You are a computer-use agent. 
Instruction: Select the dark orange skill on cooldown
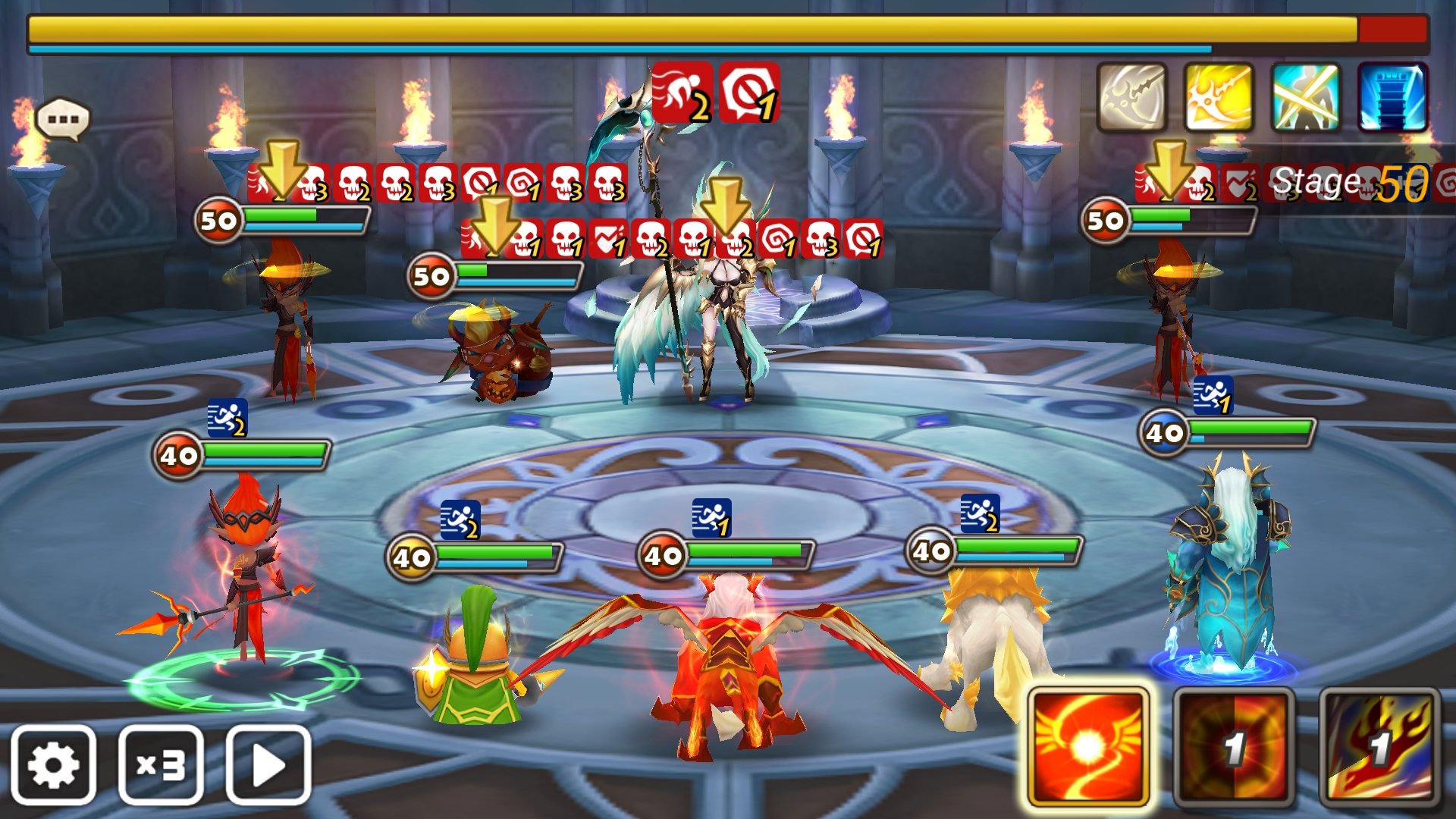point(1234,747)
